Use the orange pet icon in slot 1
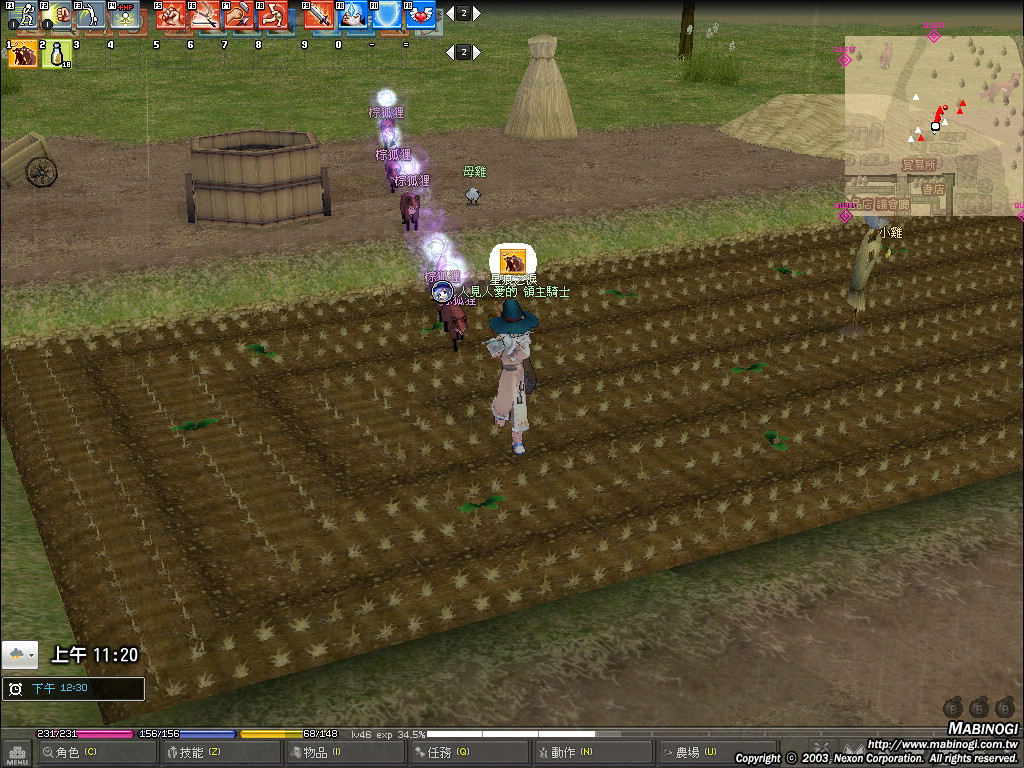The image size is (1024, 768). 23,54
